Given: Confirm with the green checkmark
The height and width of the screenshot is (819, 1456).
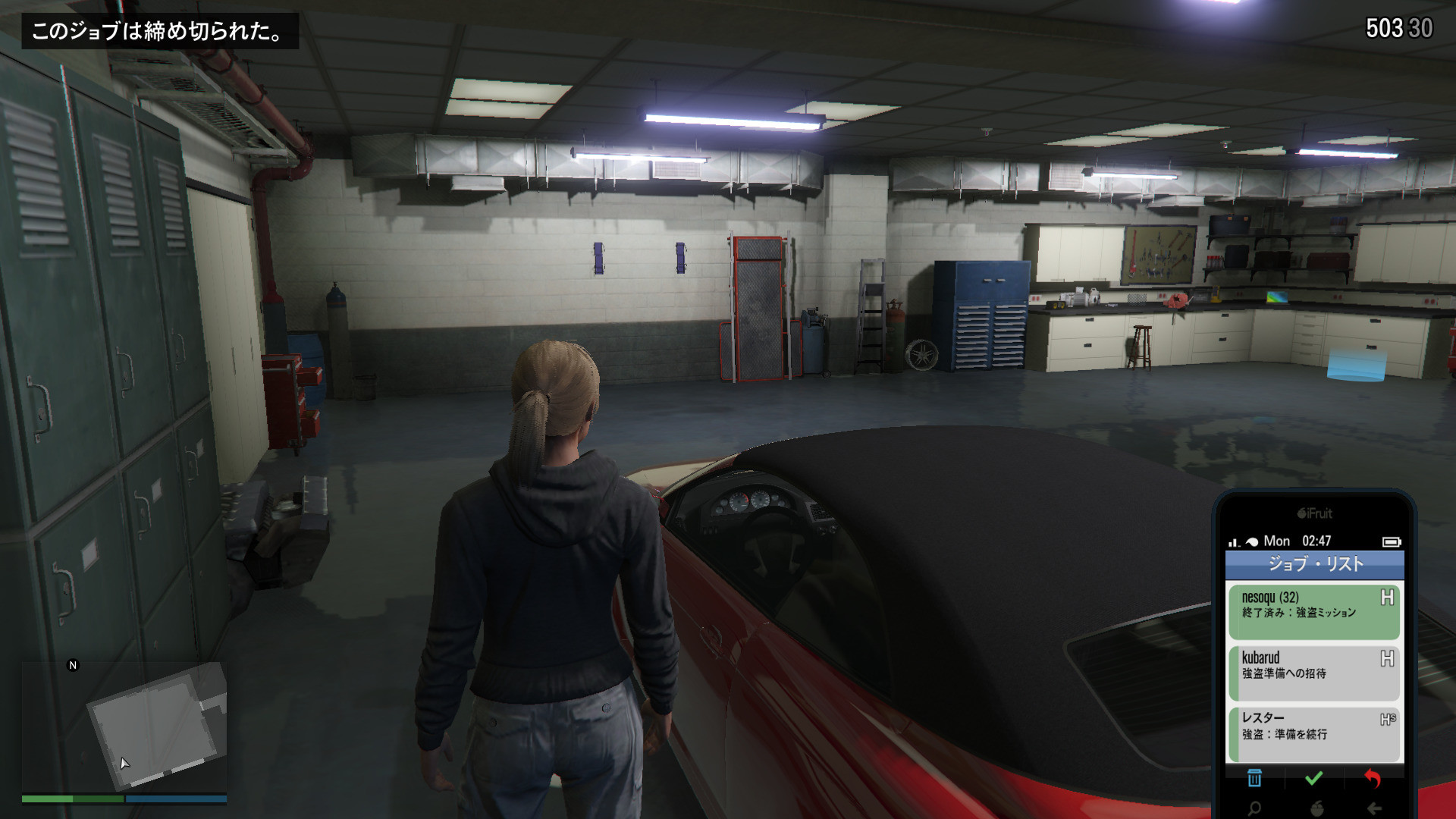Looking at the screenshot, I should (1313, 778).
